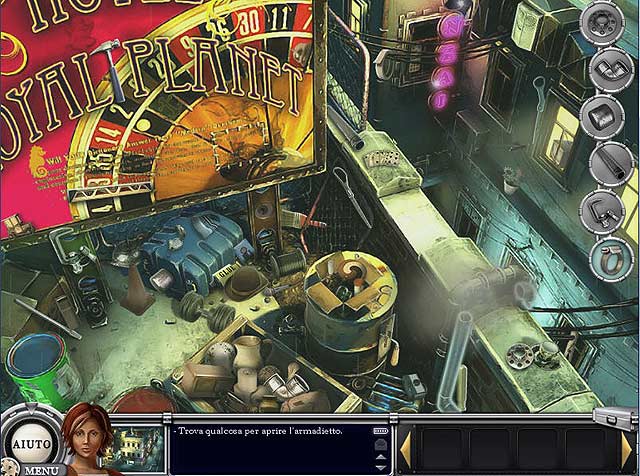The height and width of the screenshot is (476, 640).
Task: Open the room scene thumbnail
Action: pyautogui.click(x=137, y=443)
